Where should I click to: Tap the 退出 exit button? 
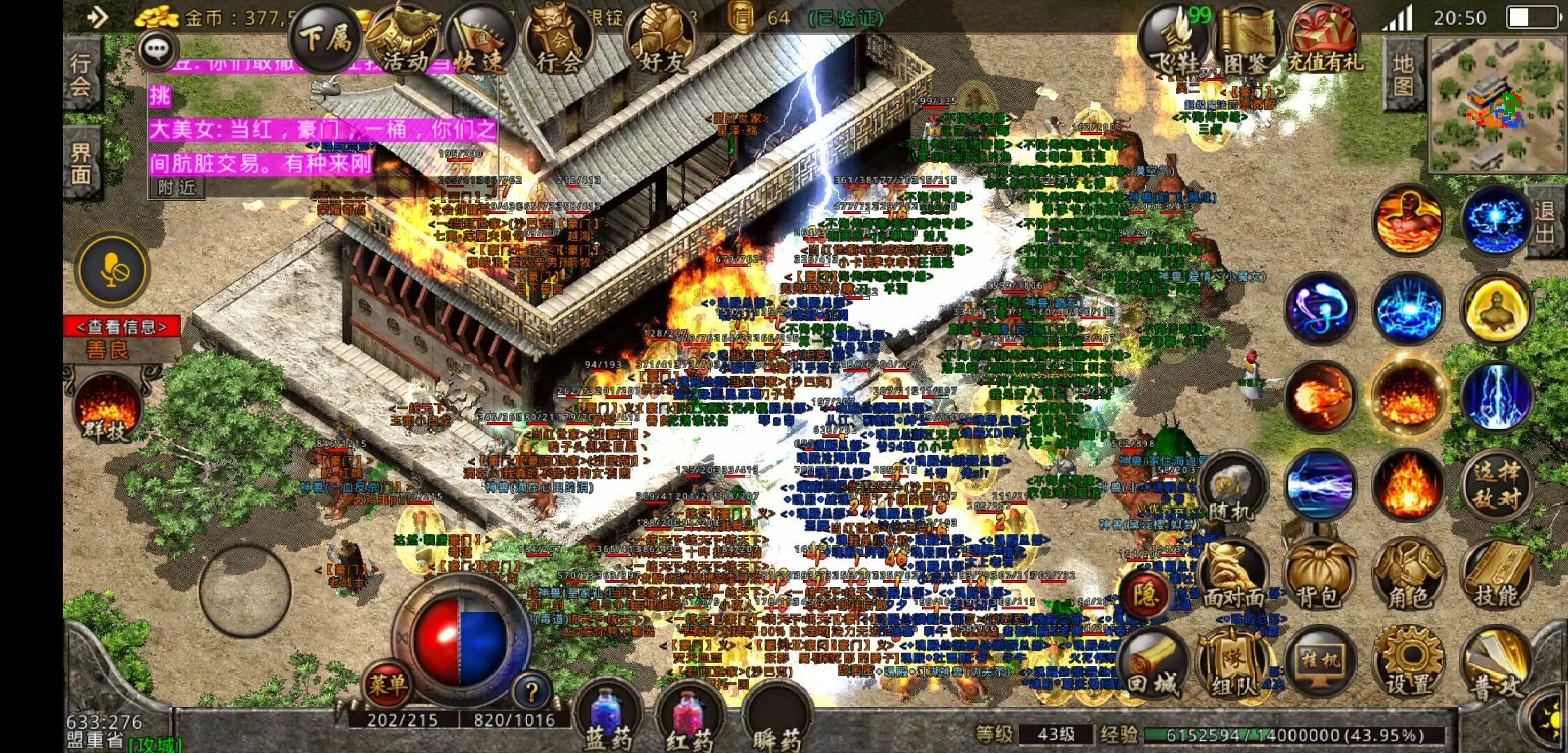click(x=1544, y=222)
